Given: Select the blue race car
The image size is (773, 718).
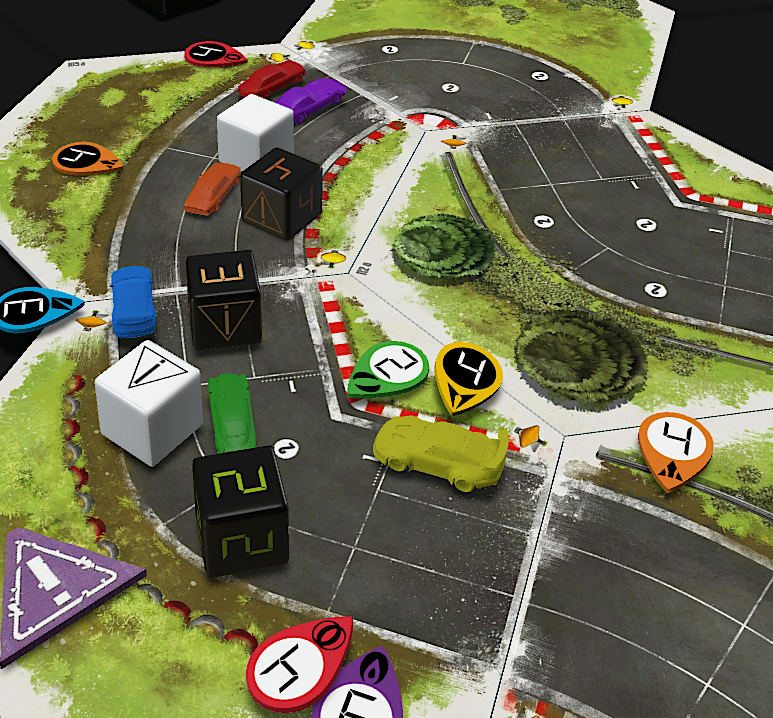Looking at the screenshot, I should click(x=132, y=301).
